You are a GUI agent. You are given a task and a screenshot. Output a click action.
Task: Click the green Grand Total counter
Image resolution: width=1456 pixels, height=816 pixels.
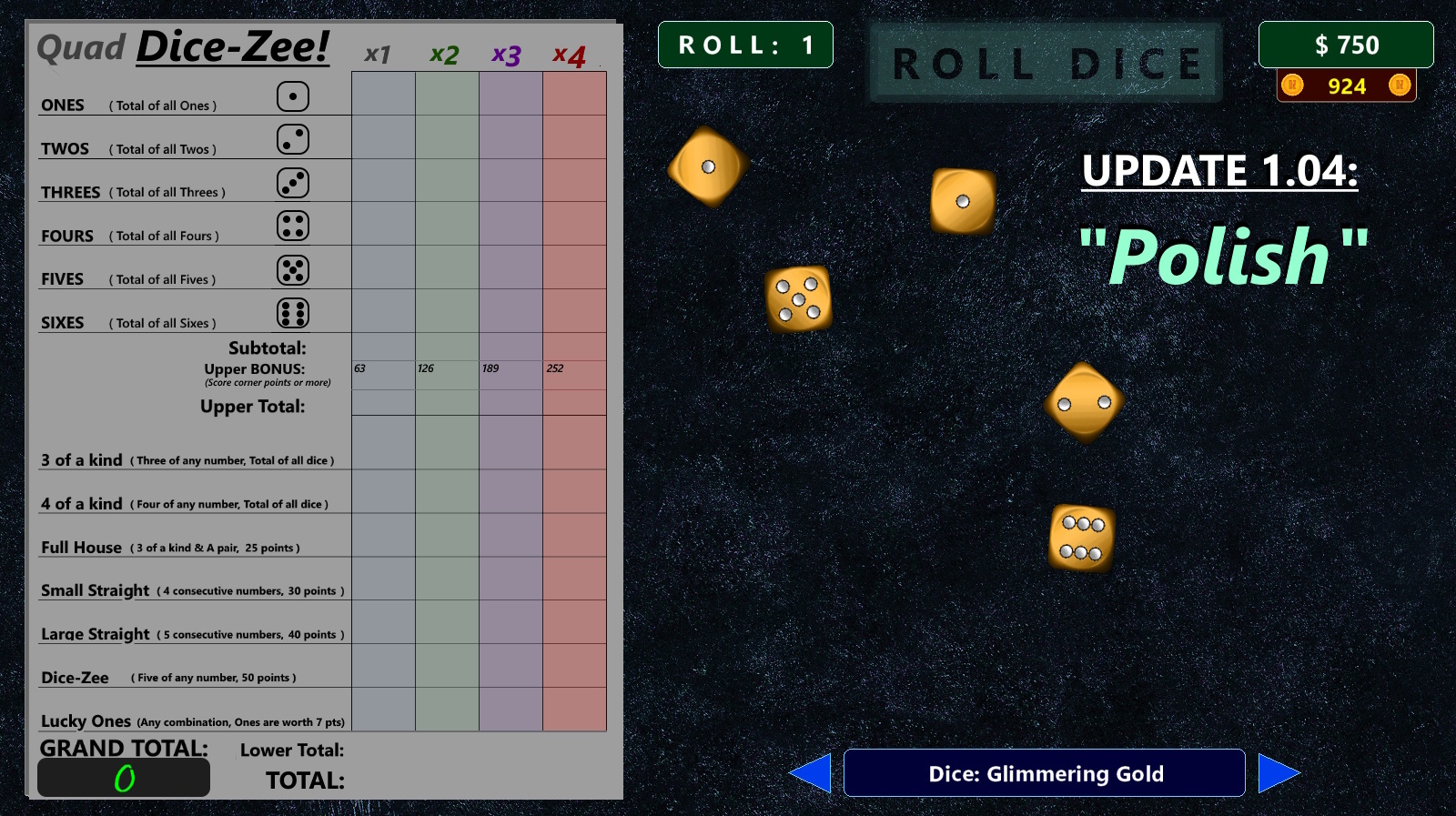124,777
